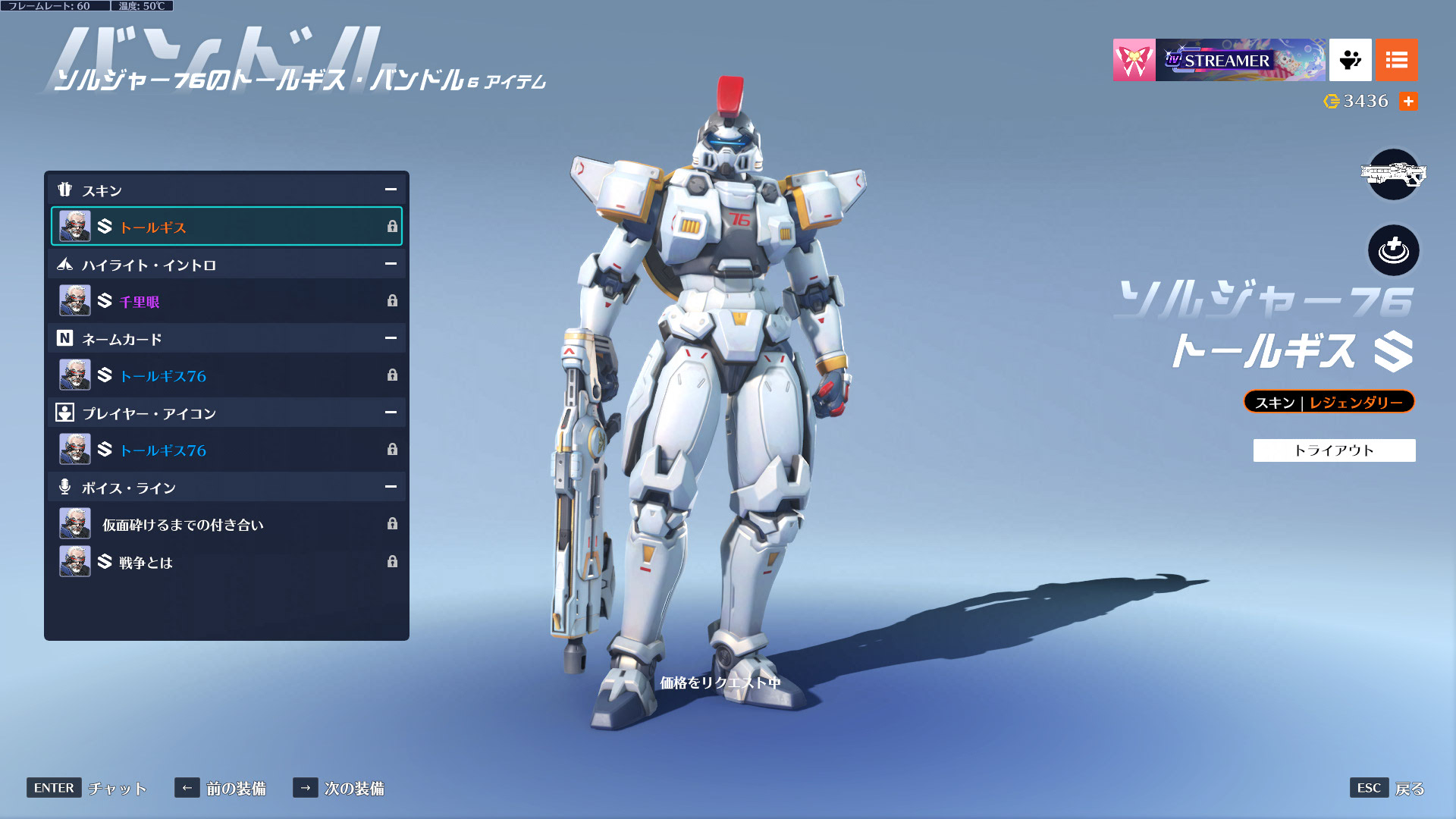Open the orange list menu button
The width and height of the screenshot is (1456, 819).
[1396, 60]
